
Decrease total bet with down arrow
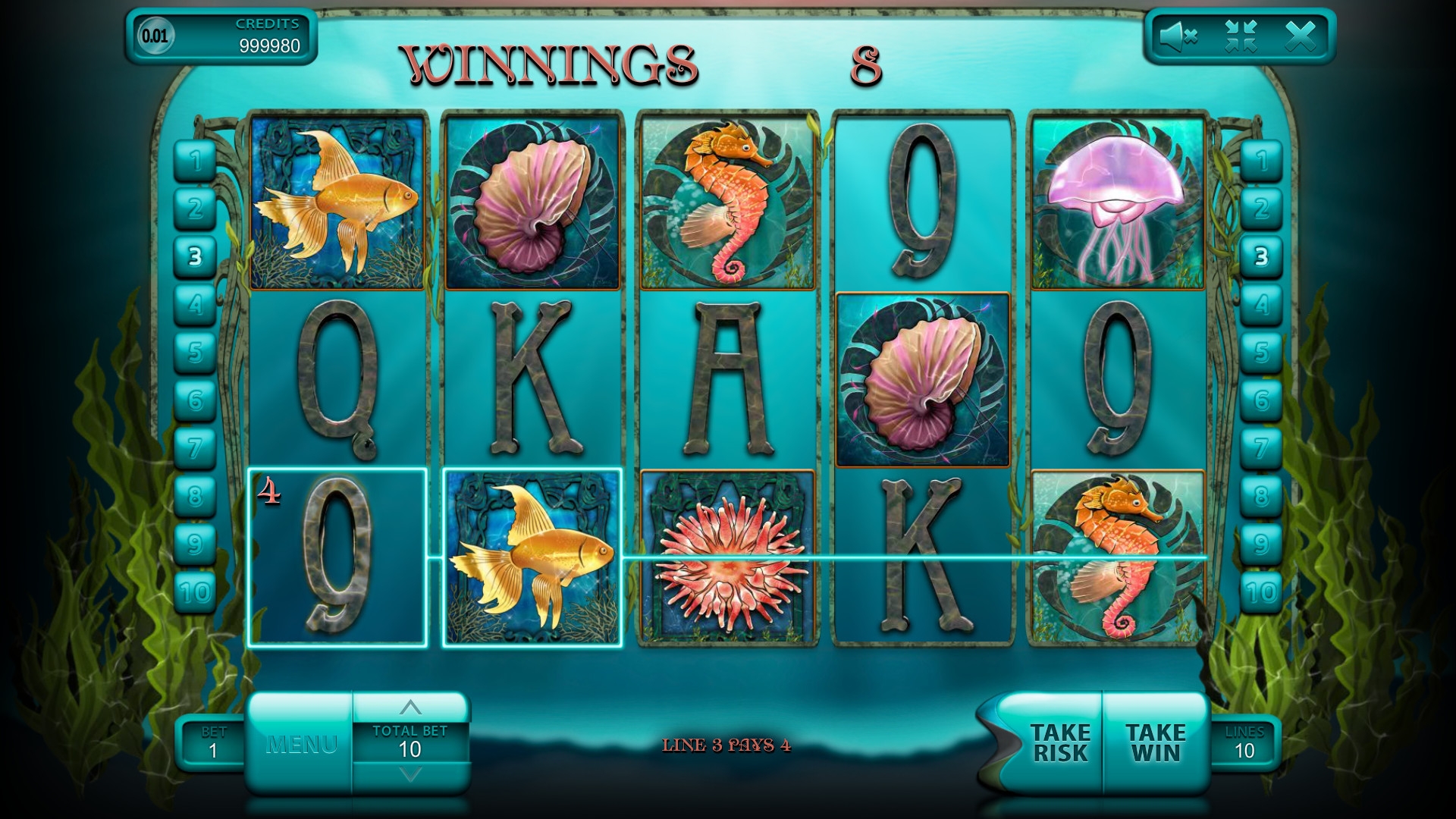pos(410,775)
